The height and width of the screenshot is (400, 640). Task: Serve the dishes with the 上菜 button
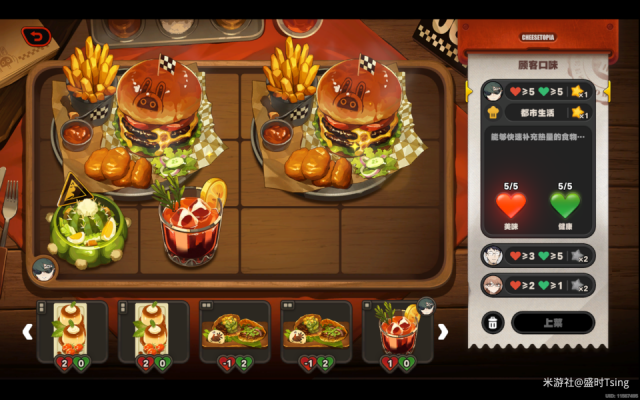point(552,322)
